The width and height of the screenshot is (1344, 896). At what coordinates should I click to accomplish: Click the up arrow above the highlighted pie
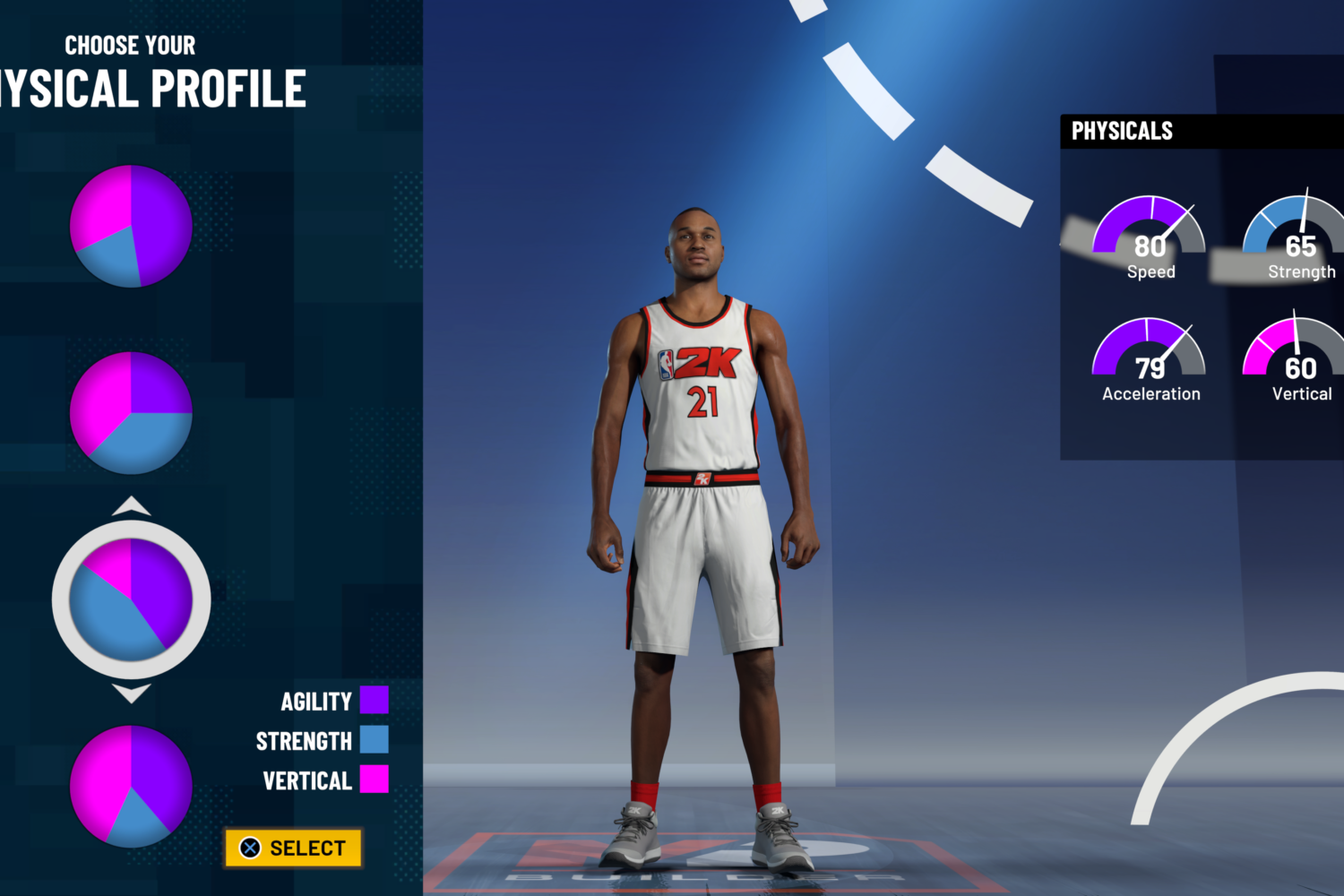click(x=132, y=506)
